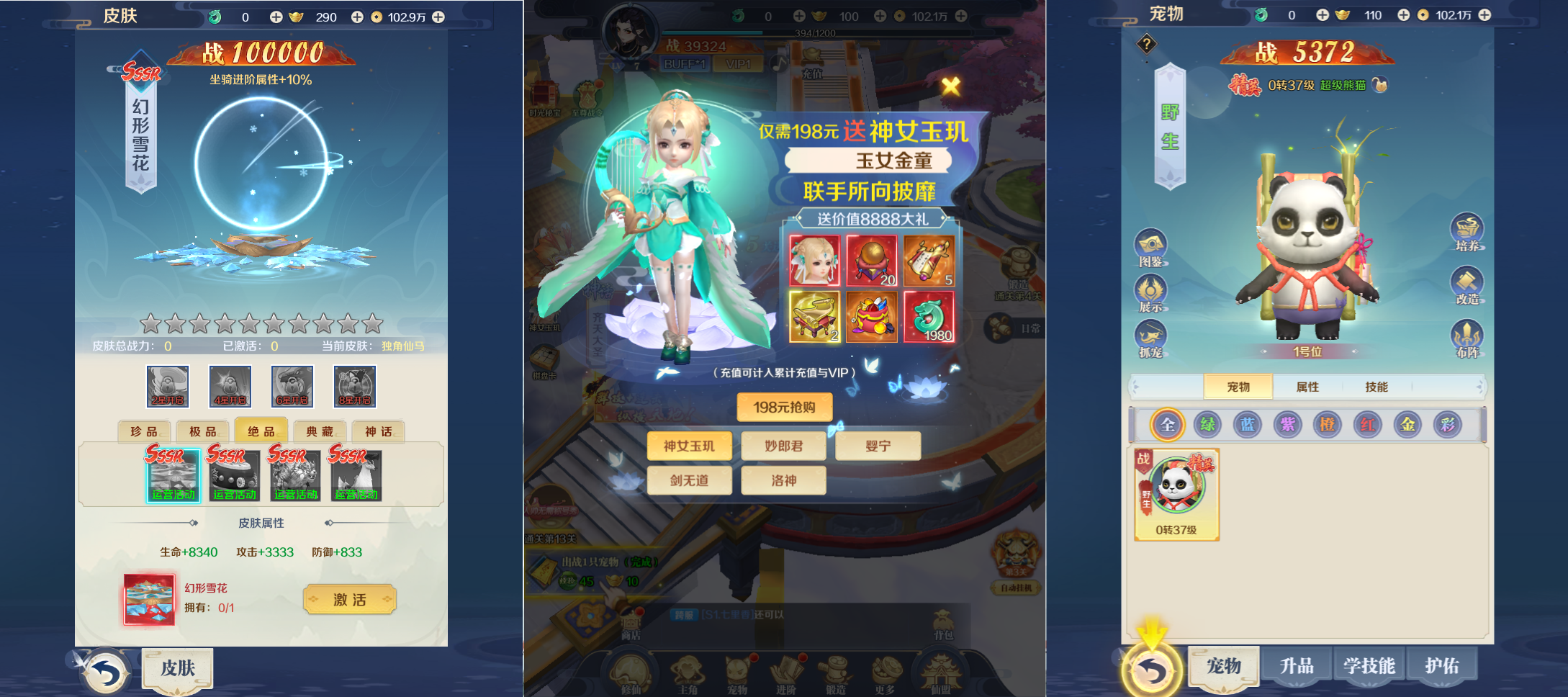Choose the 极品 skin tab

(x=203, y=431)
